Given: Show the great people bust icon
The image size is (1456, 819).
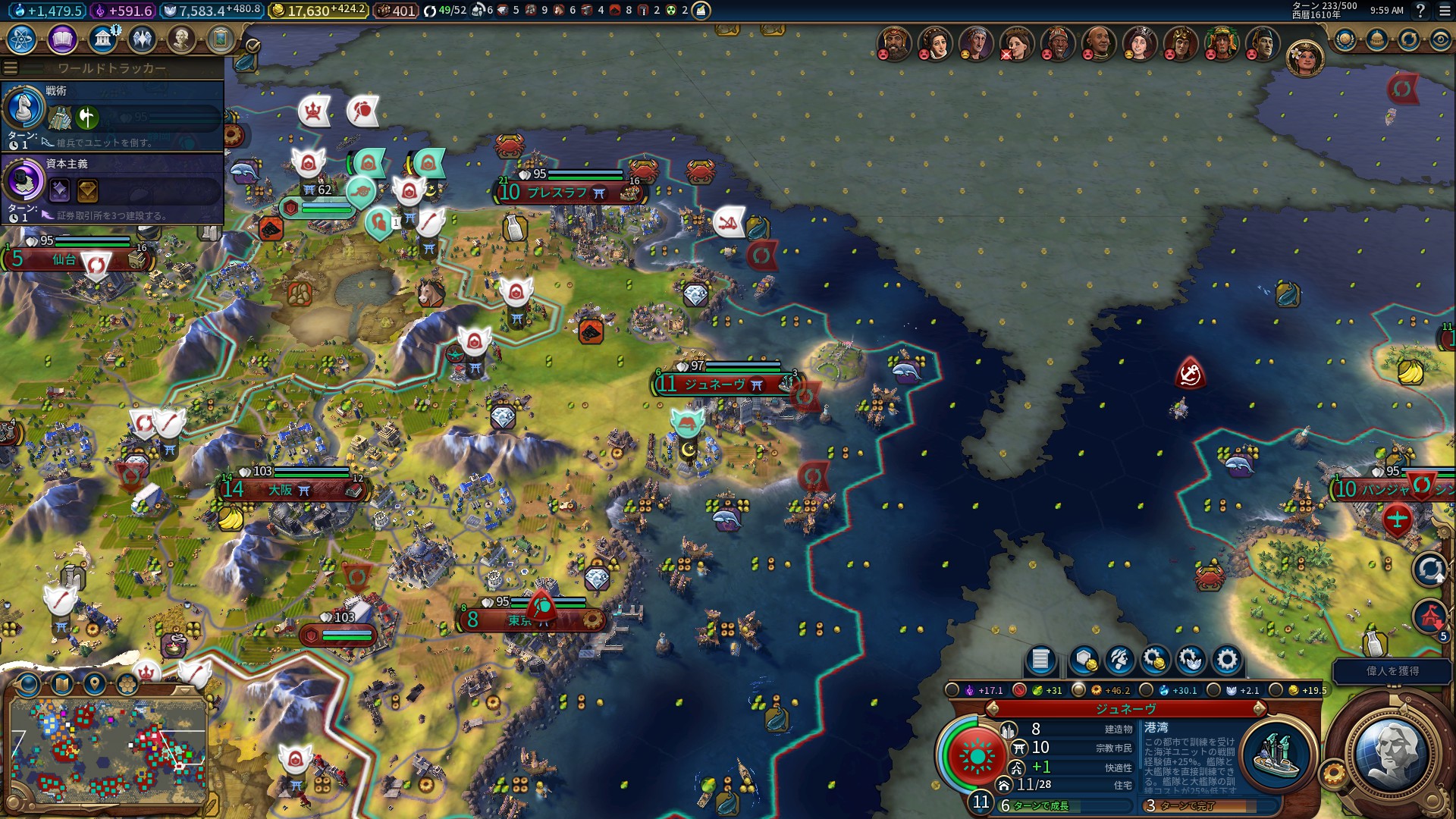Looking at the screenshot, I should 181,39.
